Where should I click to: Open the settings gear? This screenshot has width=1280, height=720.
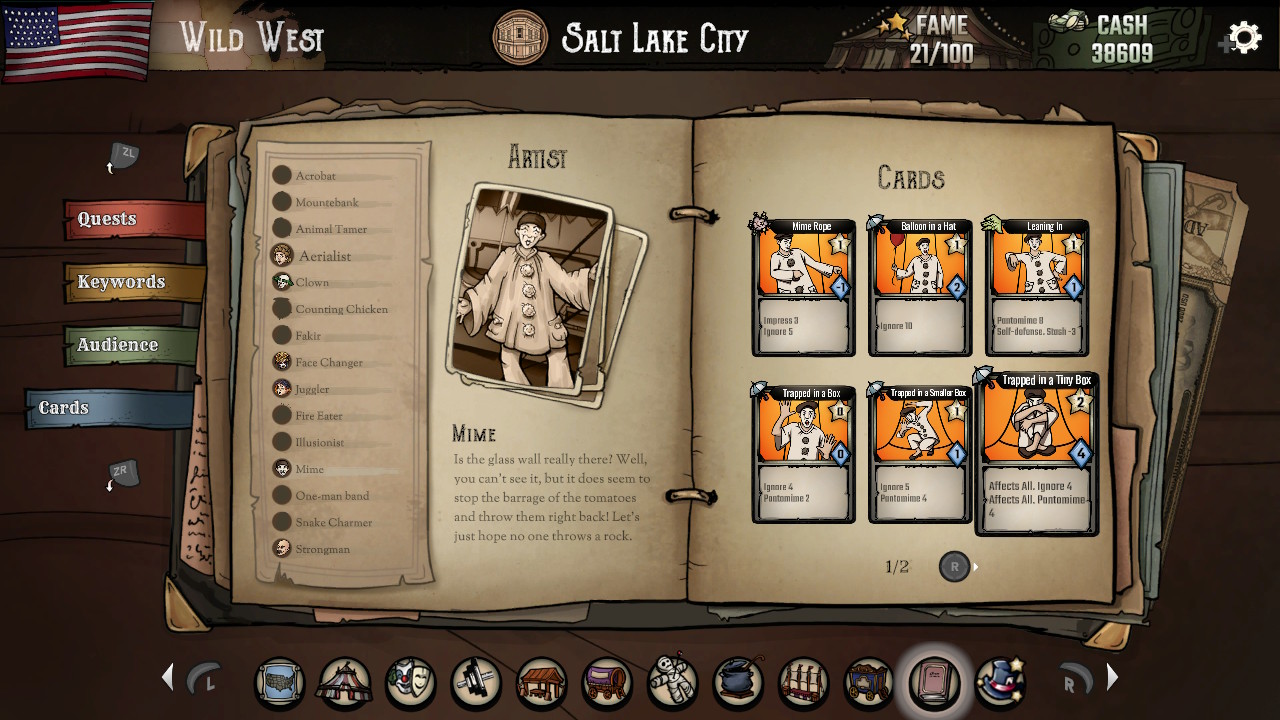coord(1243,37)
